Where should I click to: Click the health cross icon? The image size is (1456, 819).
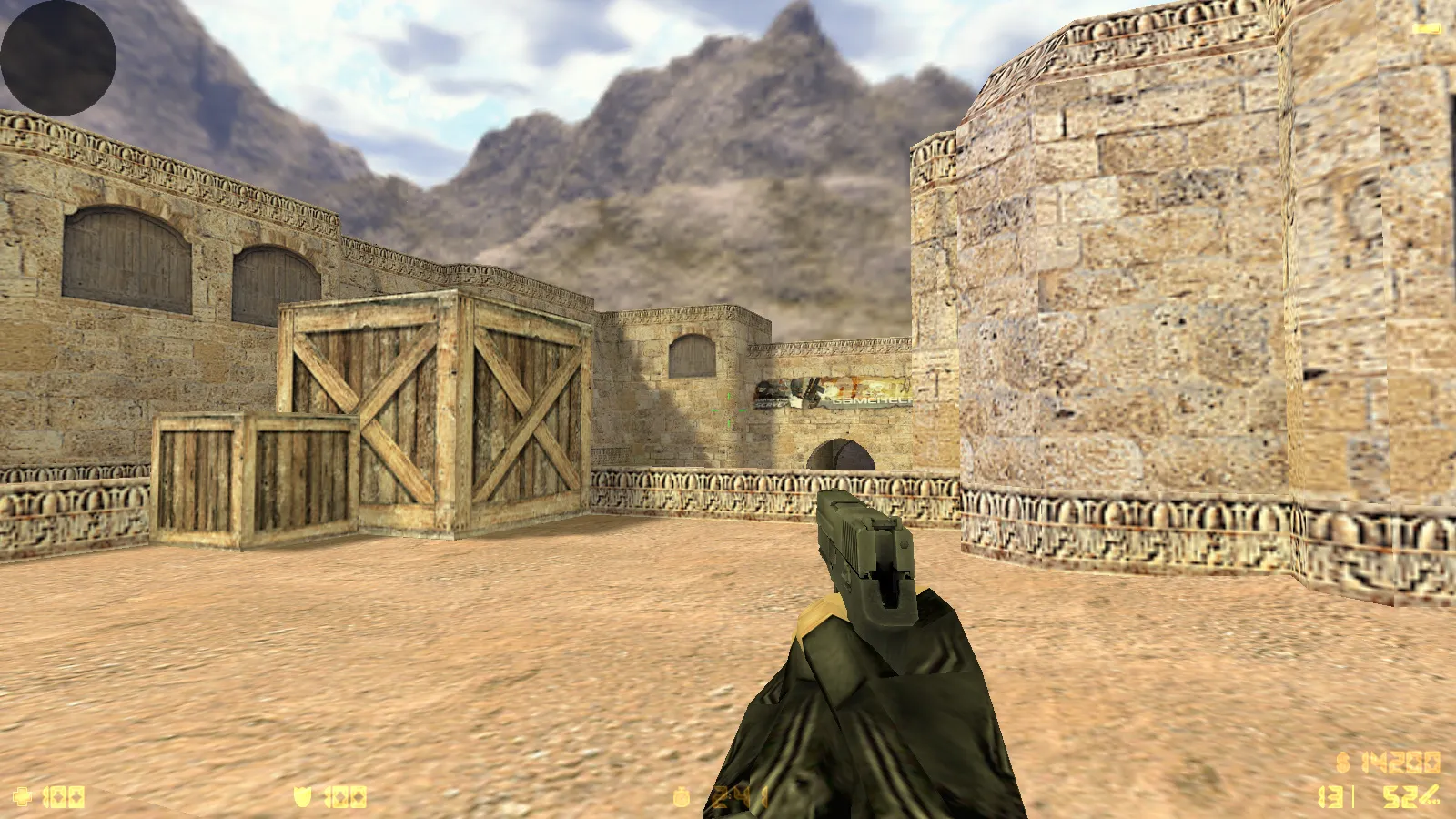[x=23, y=797]
